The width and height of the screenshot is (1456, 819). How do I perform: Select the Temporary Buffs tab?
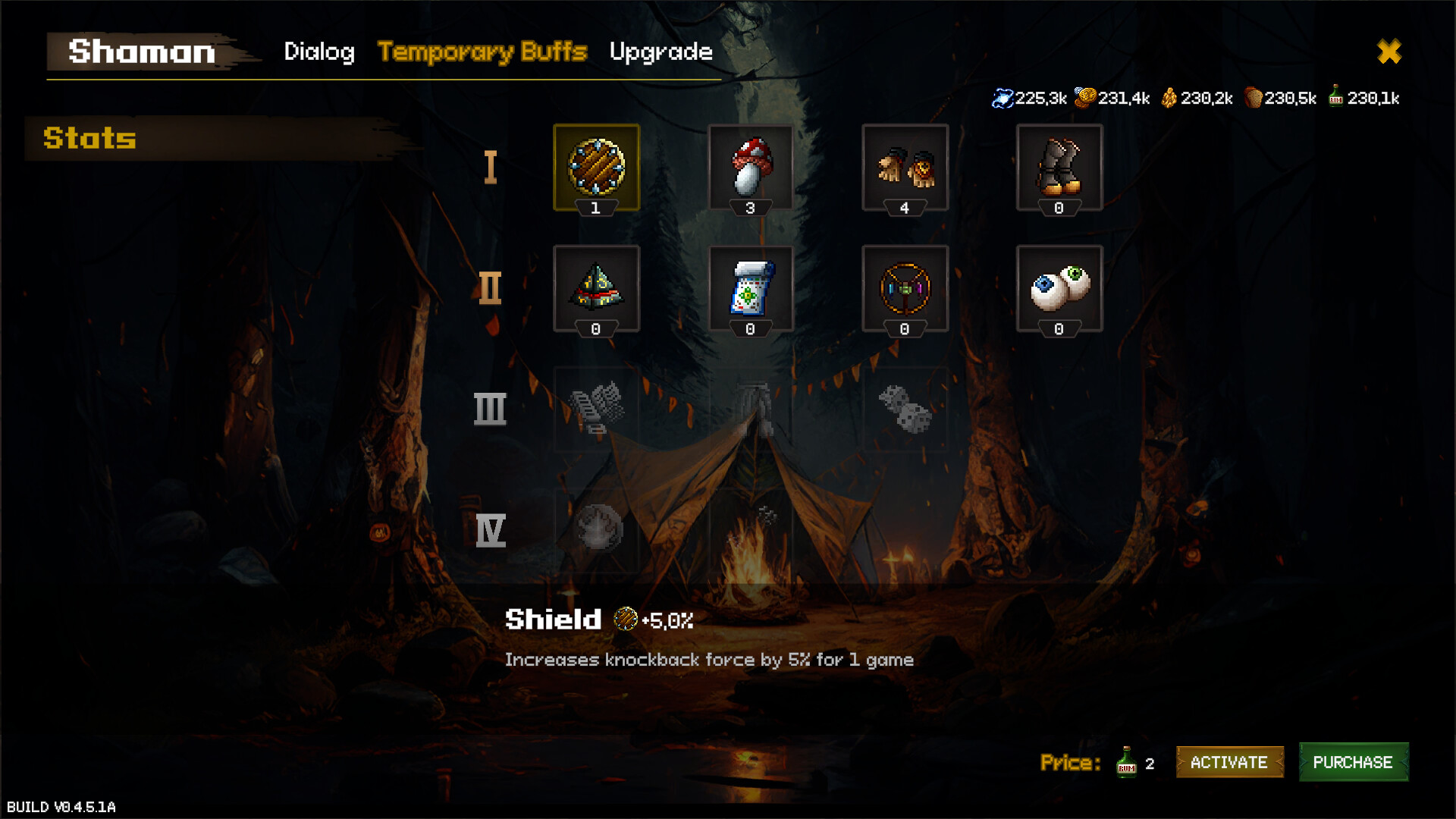(483, 52)
